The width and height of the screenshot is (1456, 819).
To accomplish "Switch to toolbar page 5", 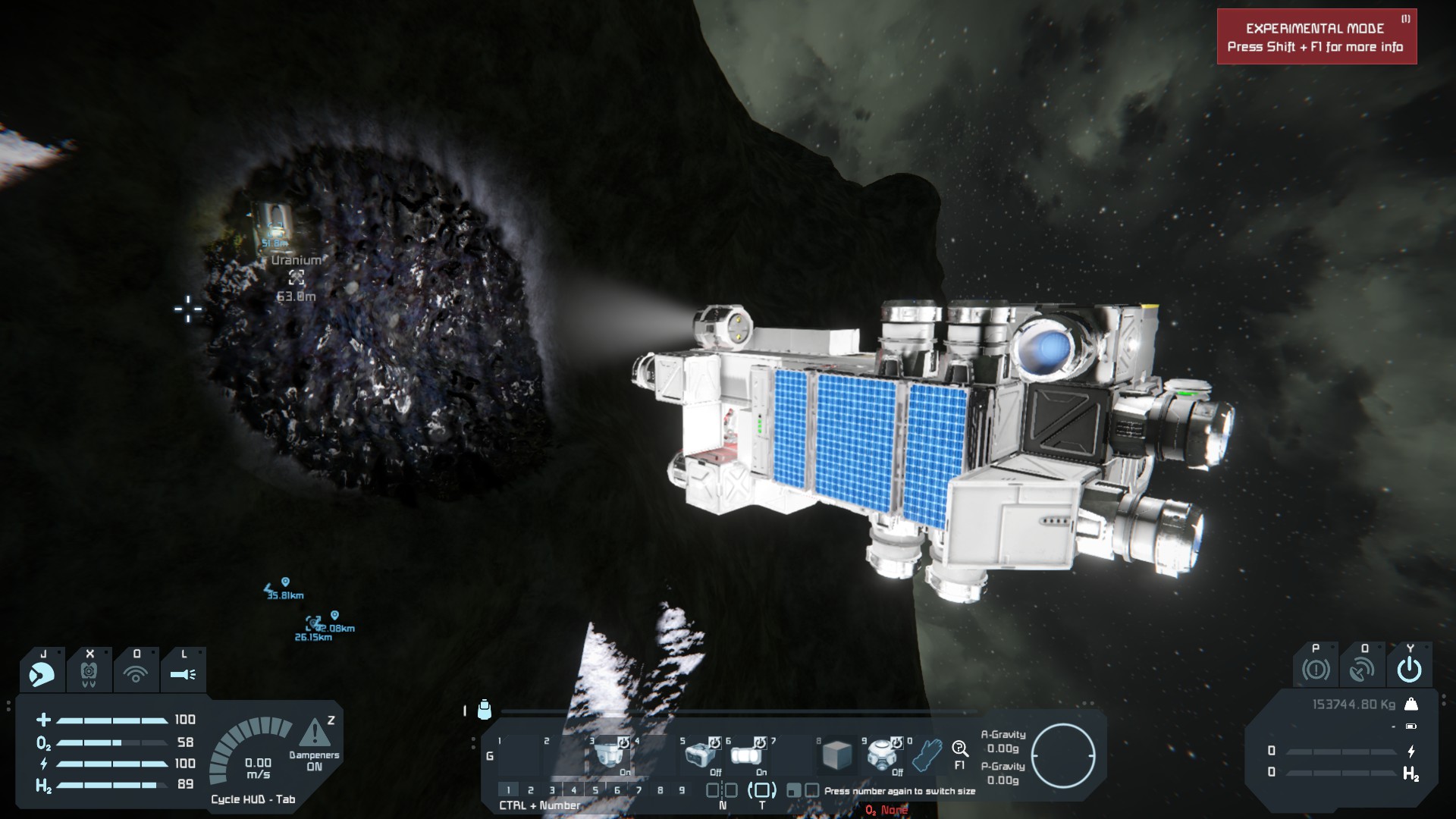I will [595, 790].
